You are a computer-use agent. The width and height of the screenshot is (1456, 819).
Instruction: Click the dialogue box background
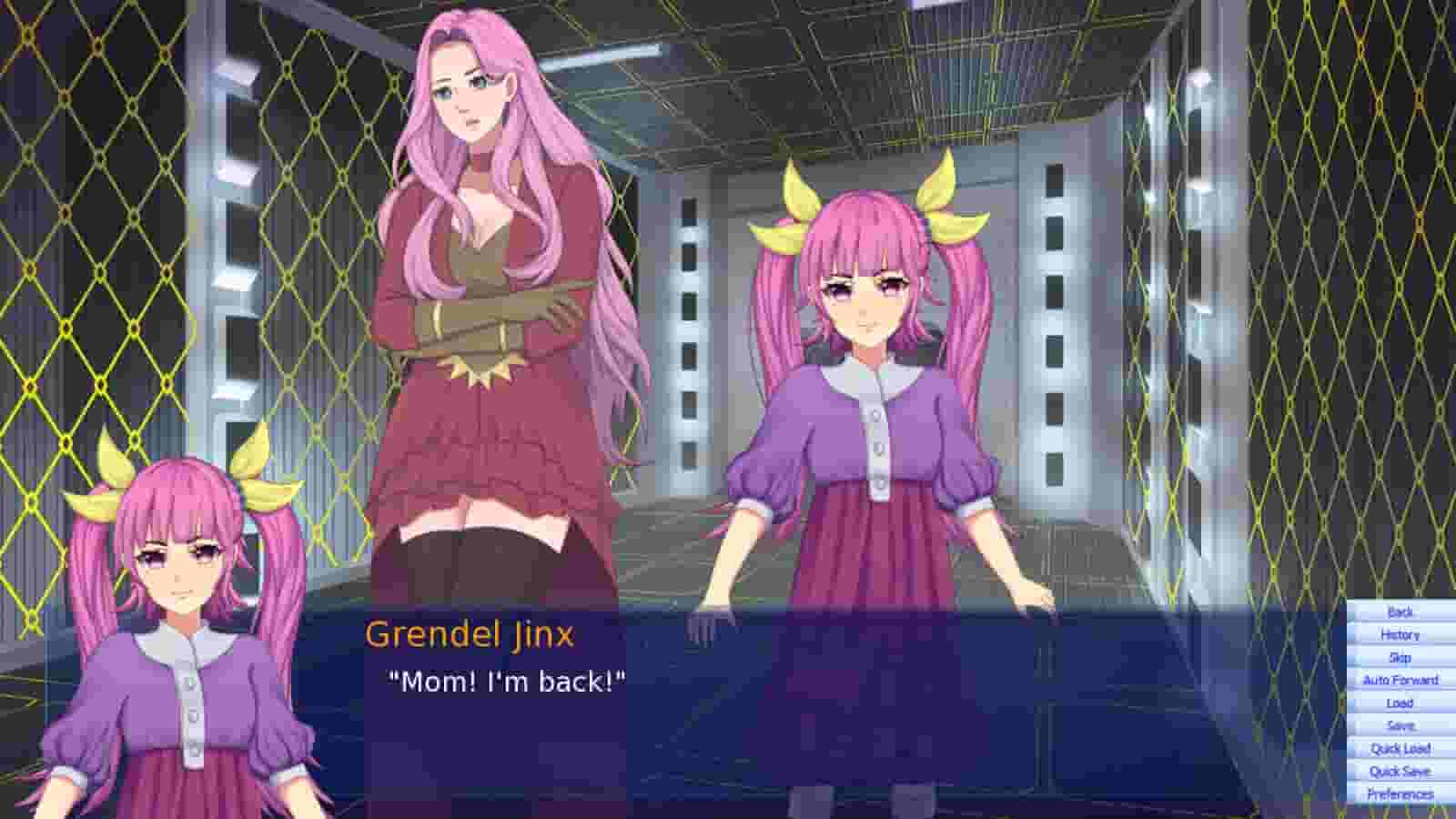click(x=819, y=719)
